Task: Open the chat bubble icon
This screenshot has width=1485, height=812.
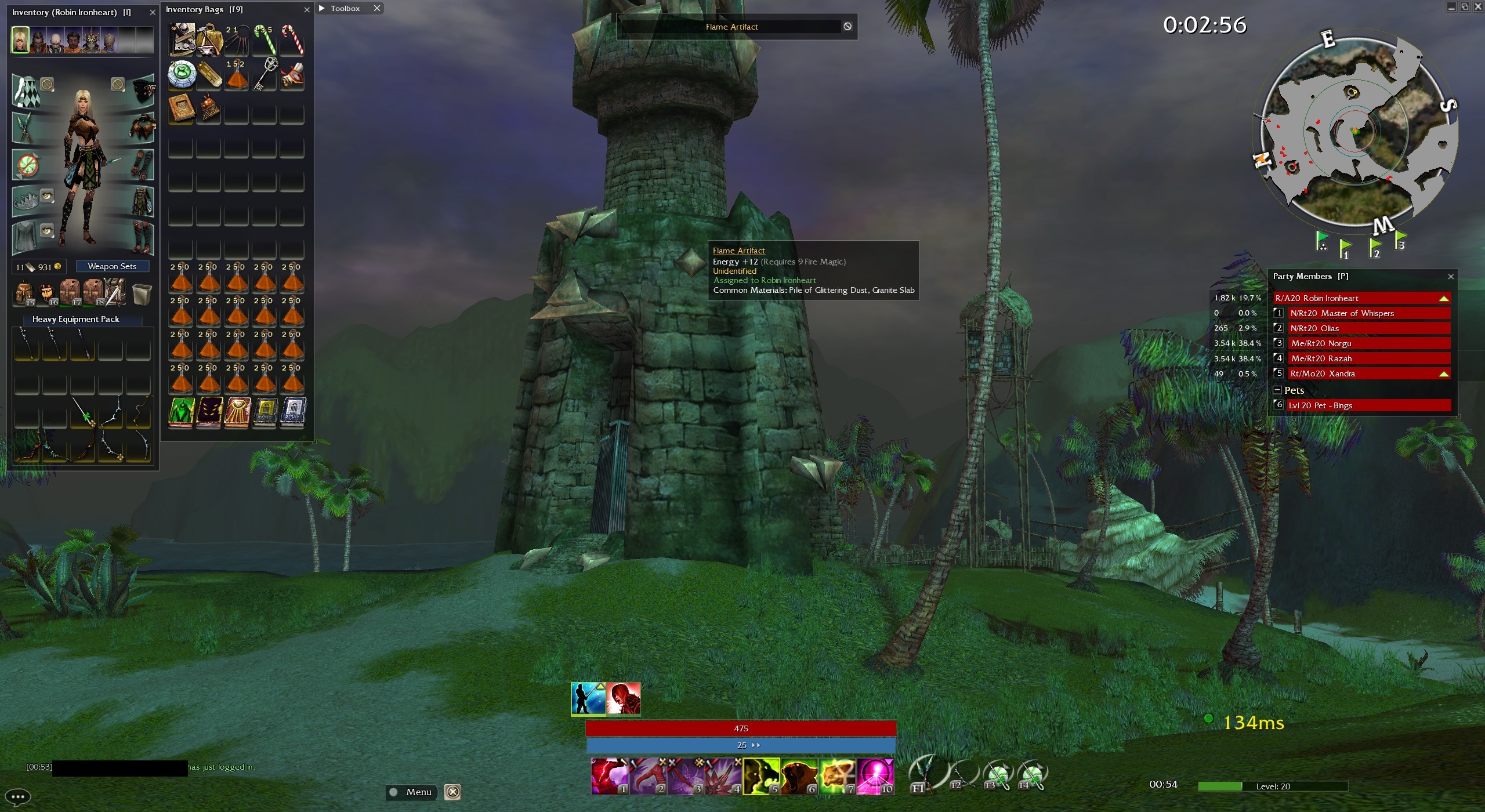Action: tap(17, 797)
